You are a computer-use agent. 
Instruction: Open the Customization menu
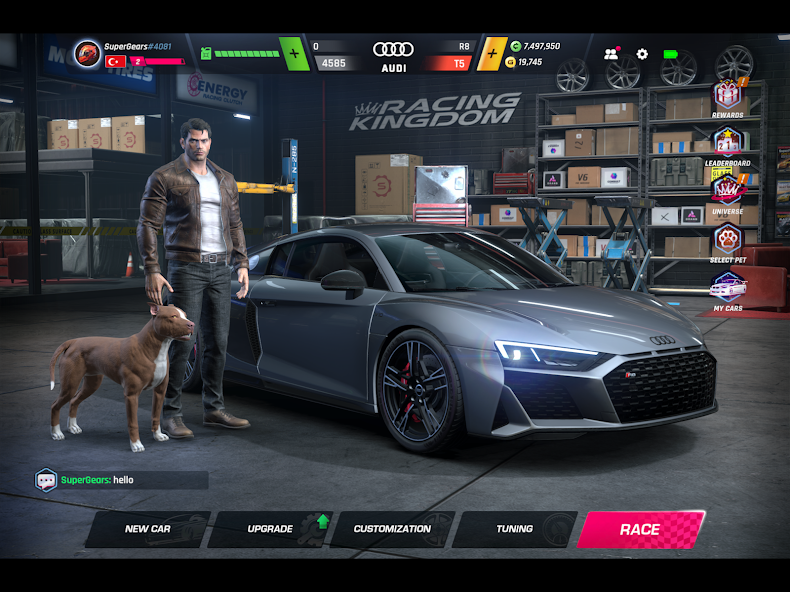coord(392,529)
